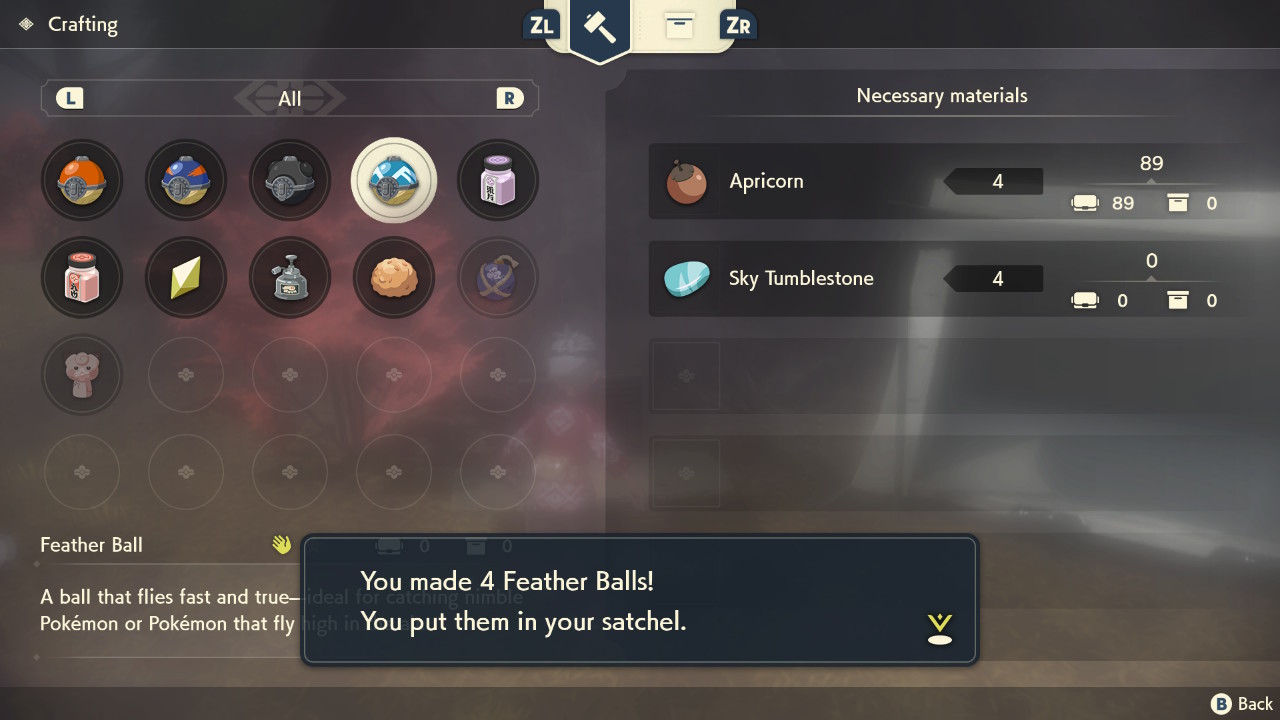Image resolution: width=1280 pixels, height=720 pixels.
Task: Pick the grey spray canister recipe
Action: point(290,278)
